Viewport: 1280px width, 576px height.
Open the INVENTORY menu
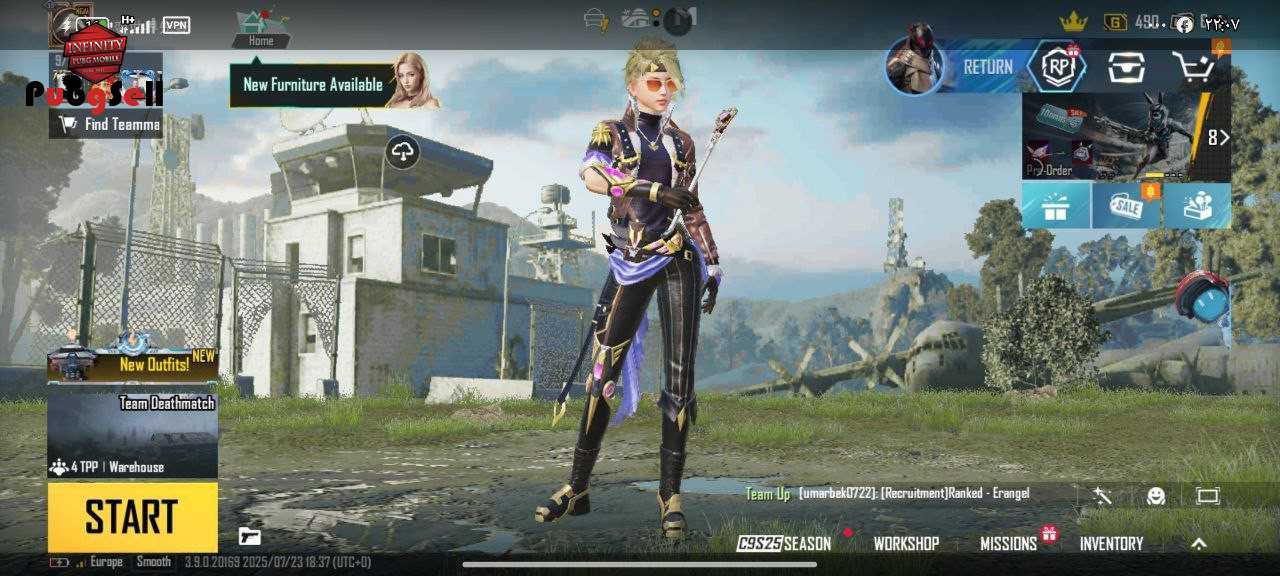[1111, 544]
